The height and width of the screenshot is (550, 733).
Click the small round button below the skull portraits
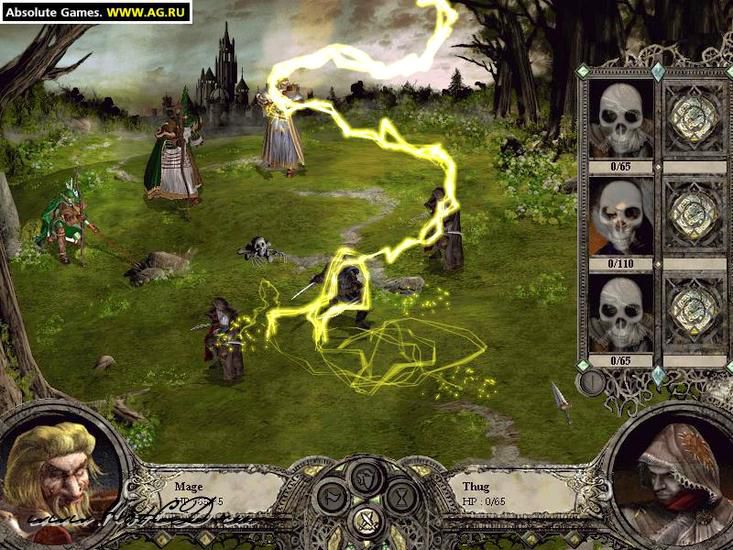(x=592, y=382)
